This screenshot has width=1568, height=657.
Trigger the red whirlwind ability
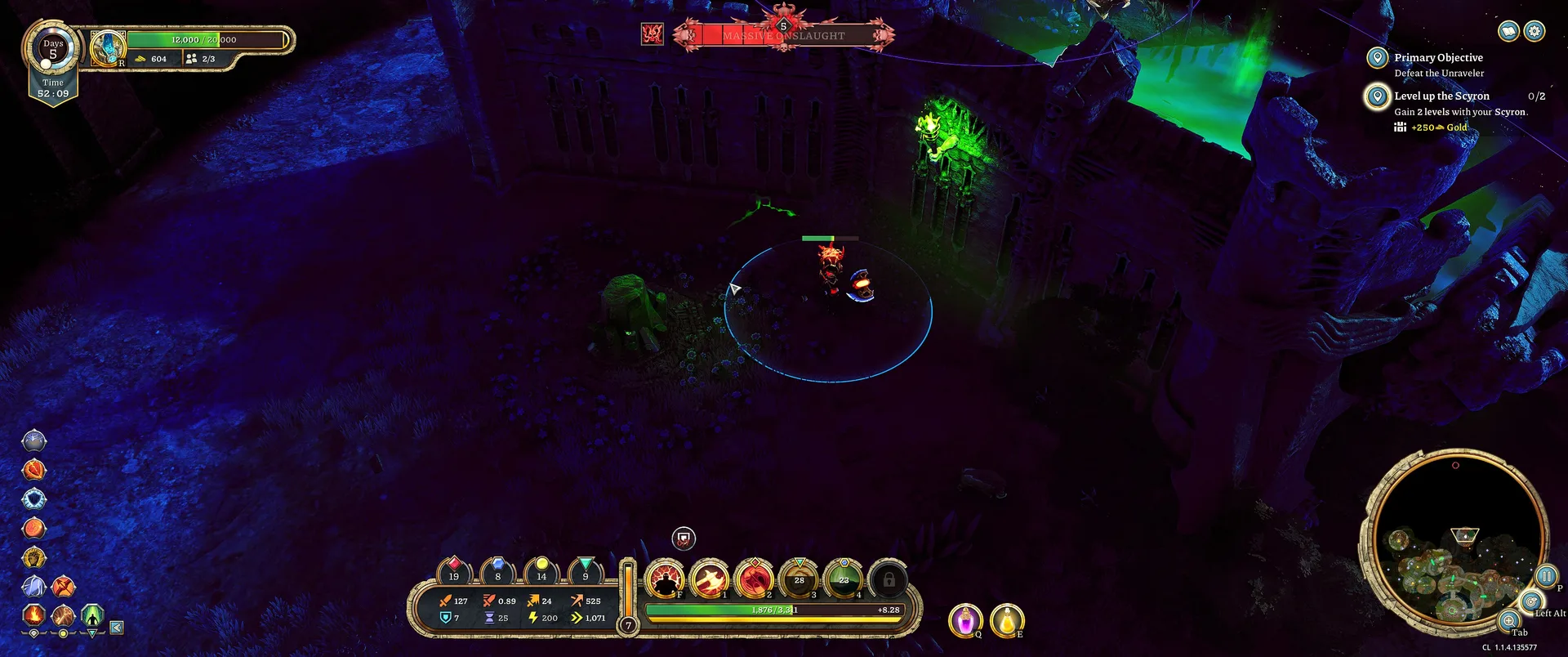point(755,580)
